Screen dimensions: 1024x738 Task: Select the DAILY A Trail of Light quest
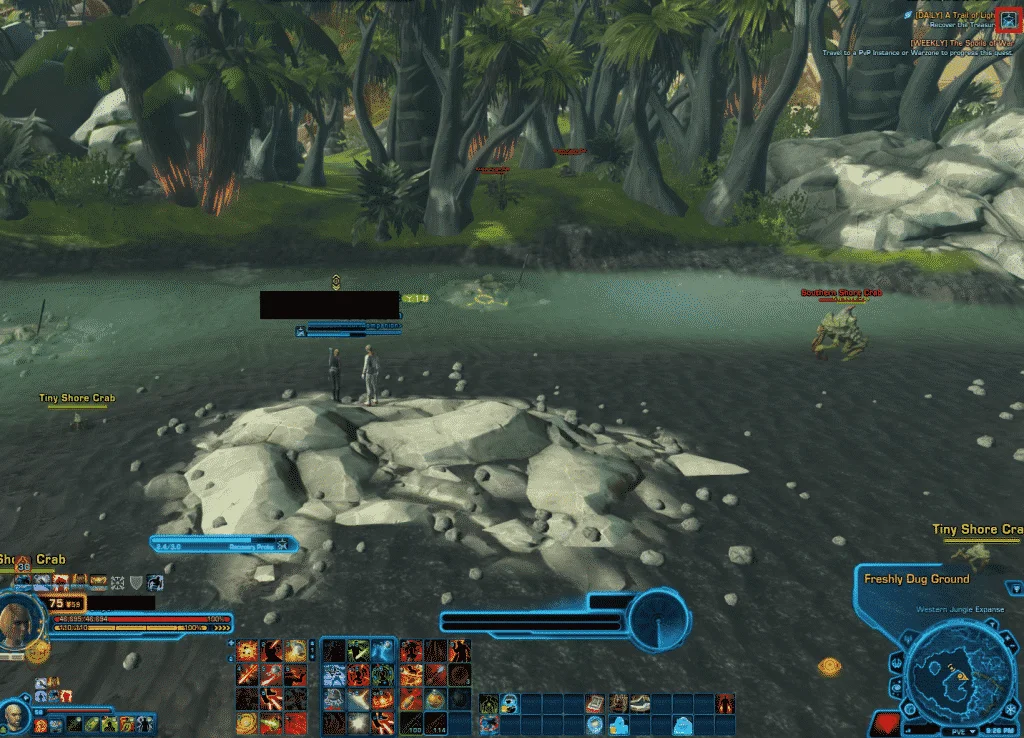pyautogui.click(x=958, y=15)
